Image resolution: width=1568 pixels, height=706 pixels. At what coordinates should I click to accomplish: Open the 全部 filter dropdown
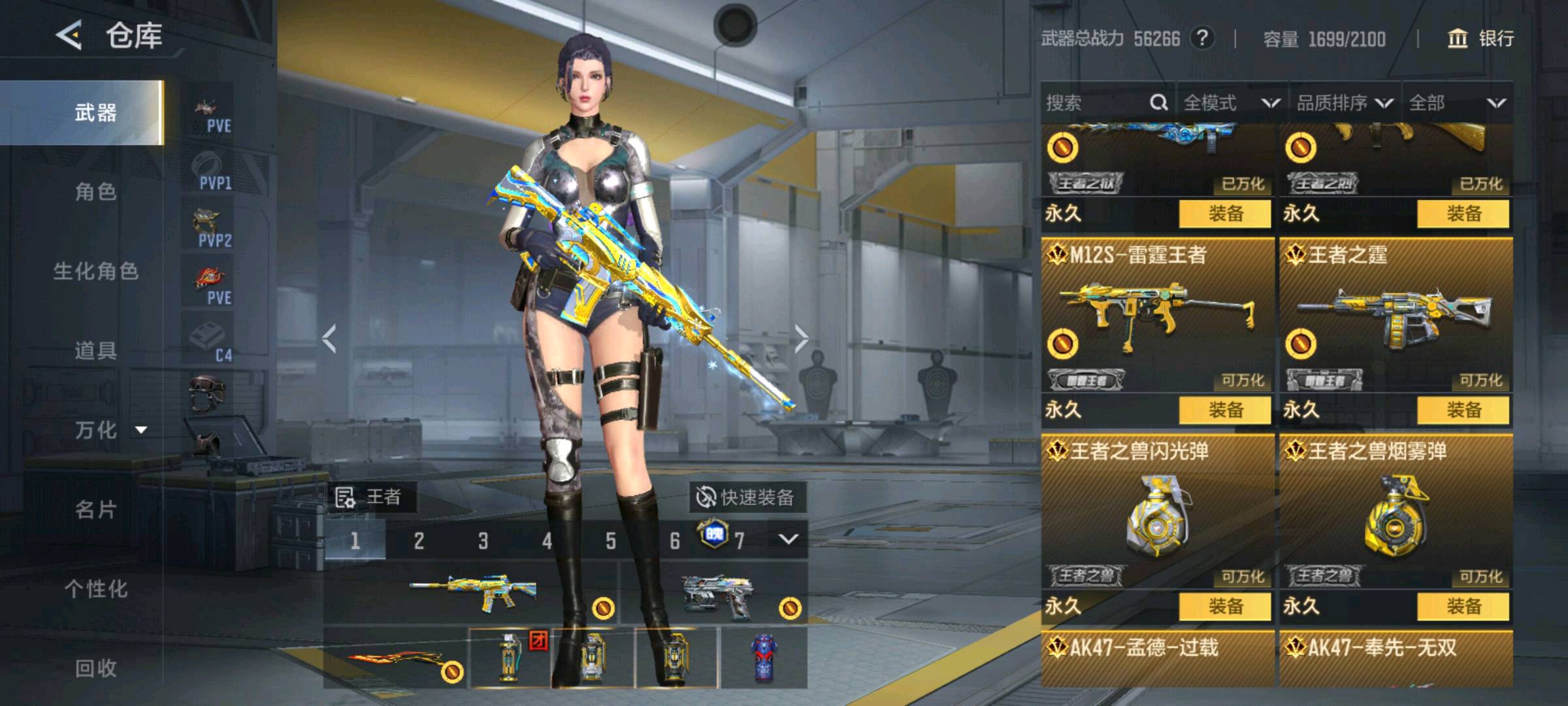tap(1457, 103)
